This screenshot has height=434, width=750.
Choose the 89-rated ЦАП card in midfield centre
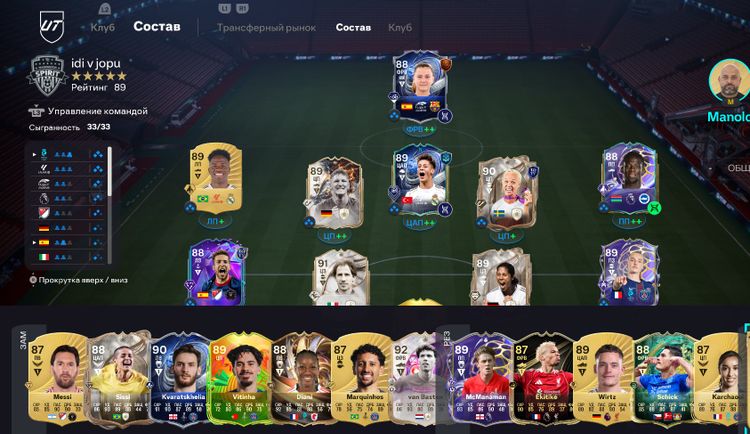[x=420, y=182]
